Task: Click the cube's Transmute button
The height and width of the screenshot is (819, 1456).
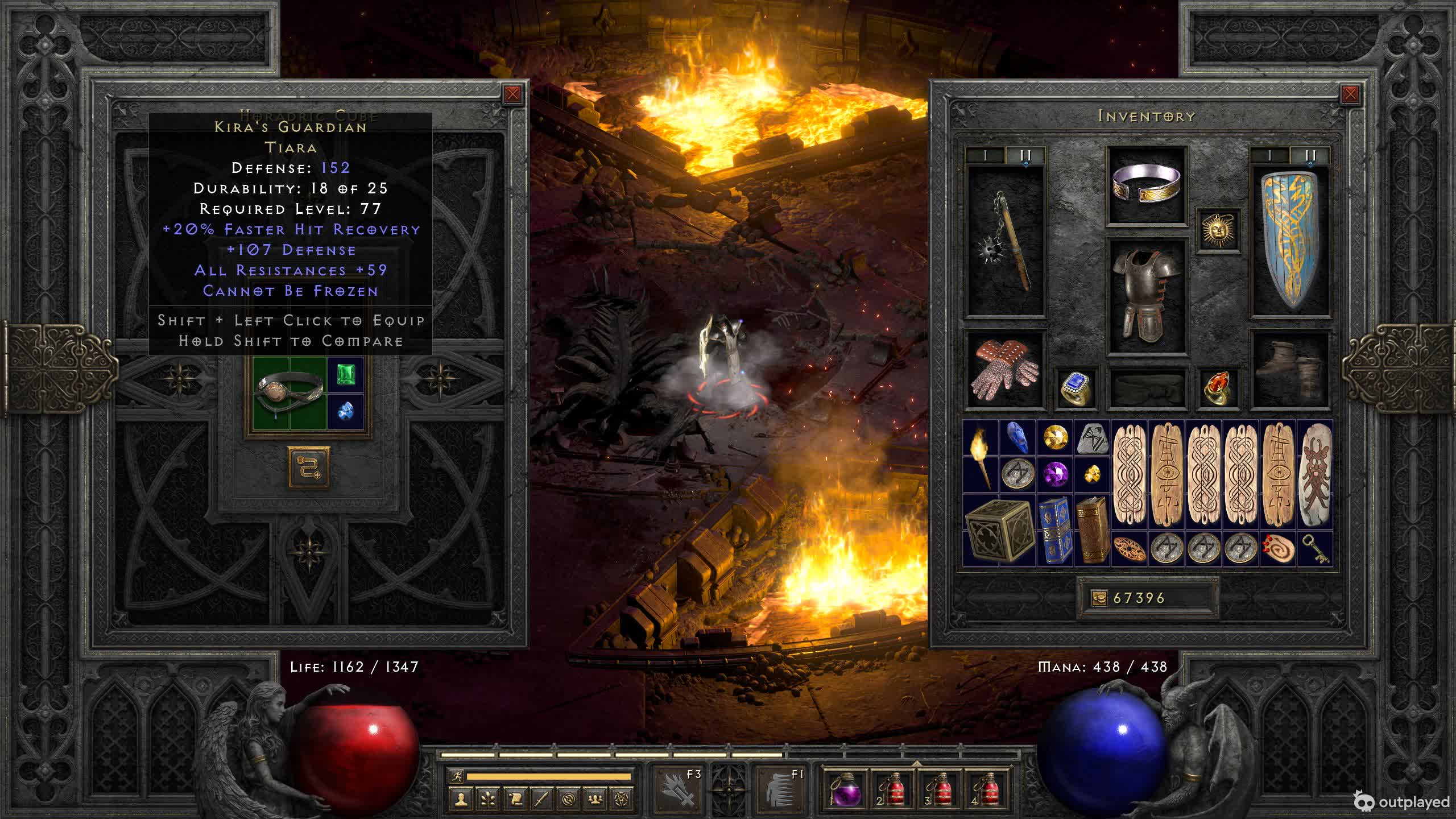Action: 309,467
